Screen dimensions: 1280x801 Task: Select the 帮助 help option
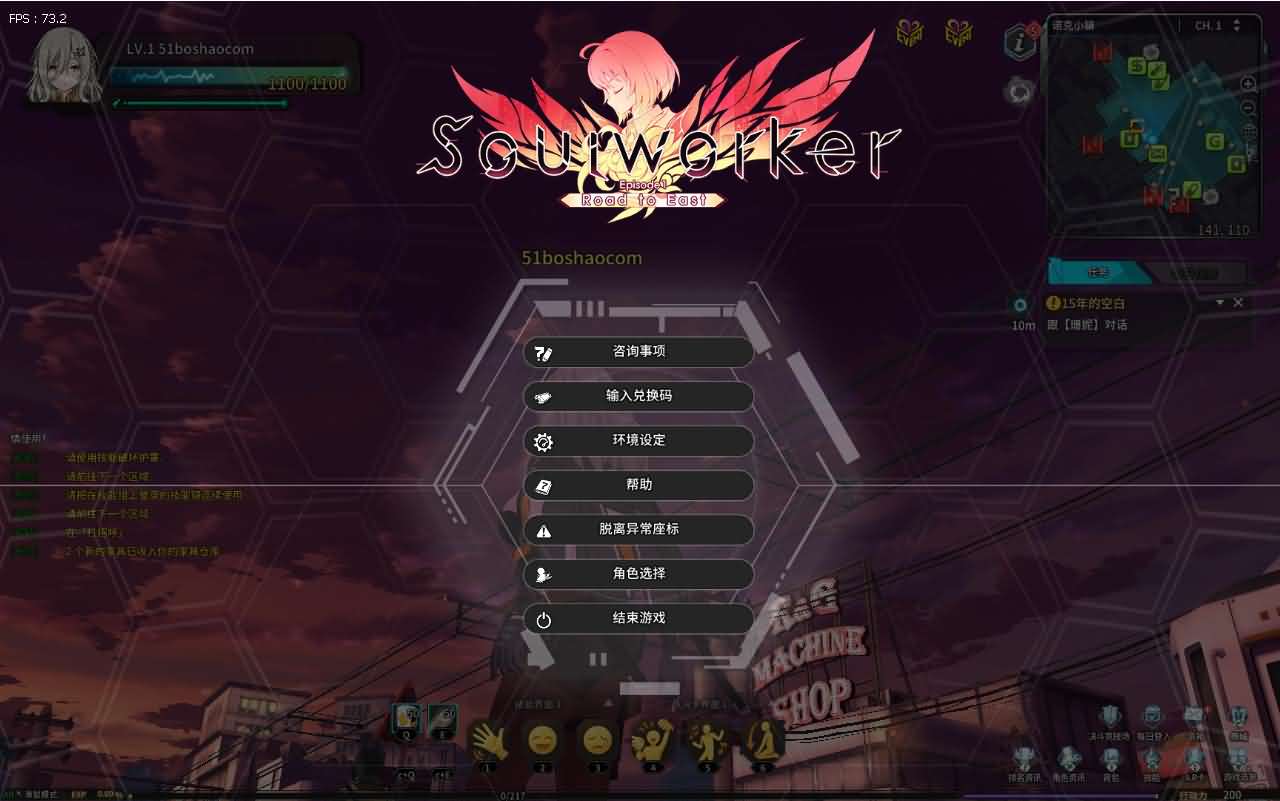tap(638, 485)
